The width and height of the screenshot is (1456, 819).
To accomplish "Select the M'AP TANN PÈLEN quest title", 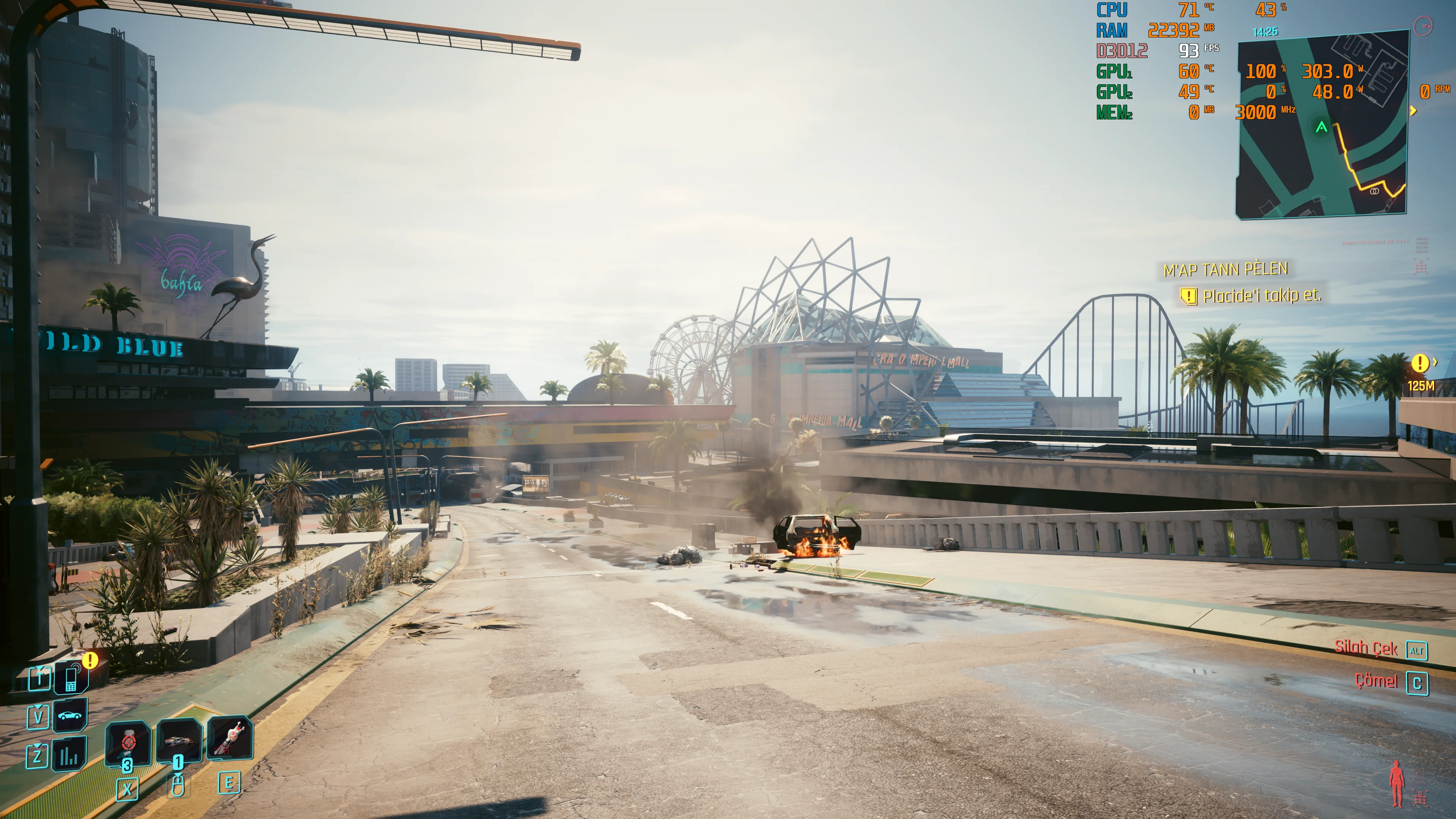I will (1225, 270).
